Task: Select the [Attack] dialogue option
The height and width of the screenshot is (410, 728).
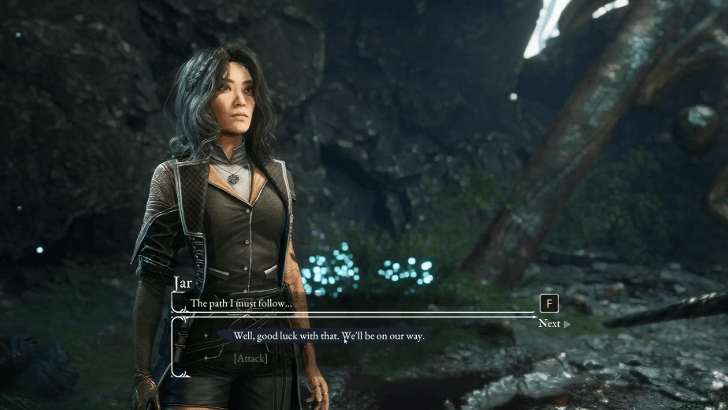Action: click(x=250, y=357)
